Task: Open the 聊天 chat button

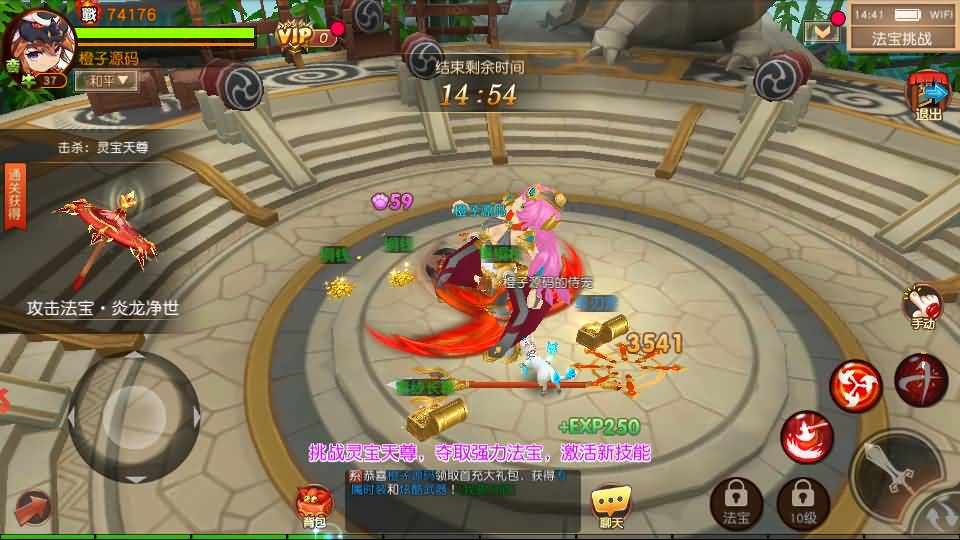Action: click(x=611, y=505)
